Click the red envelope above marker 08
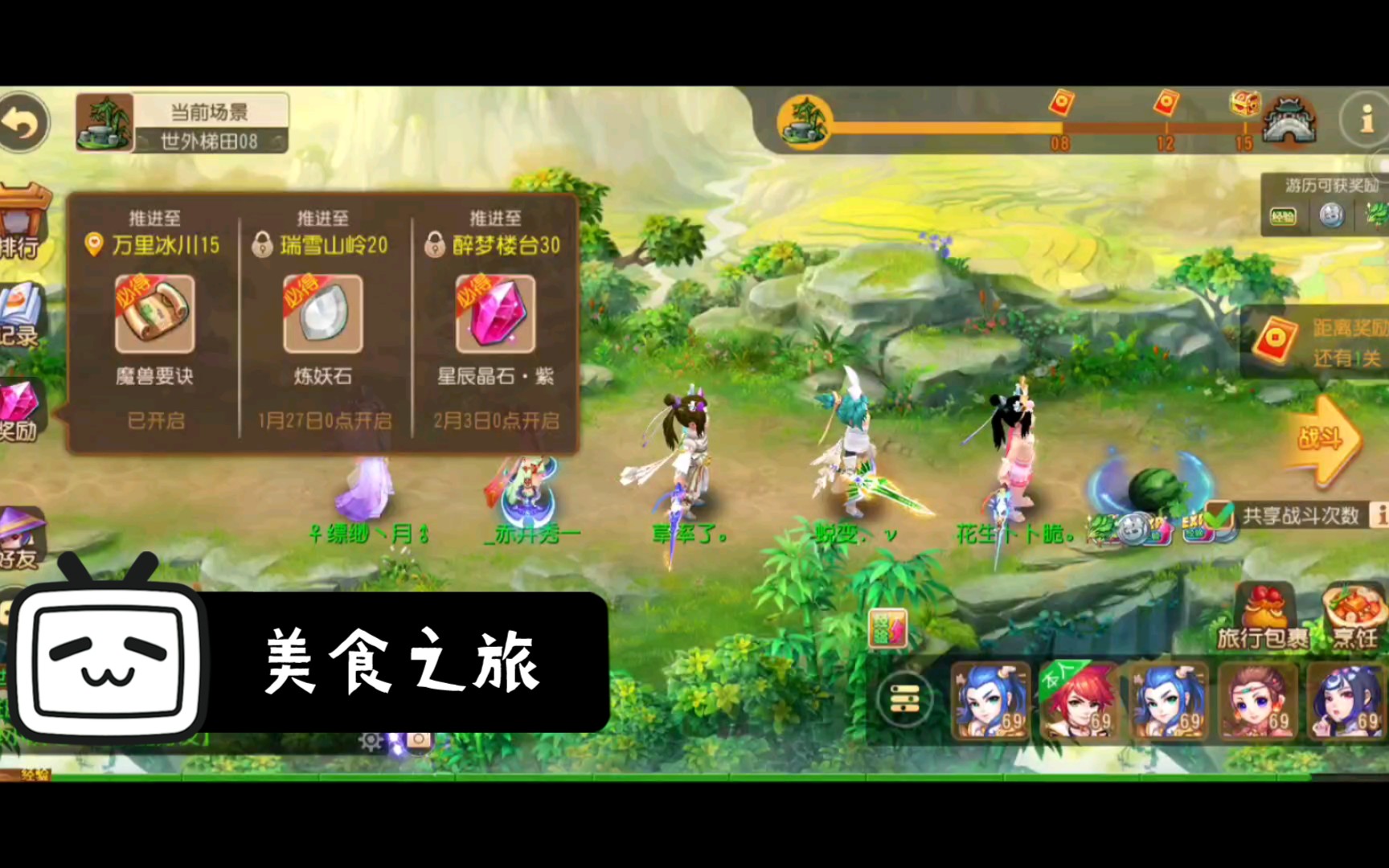 [x=1063, y=104]
